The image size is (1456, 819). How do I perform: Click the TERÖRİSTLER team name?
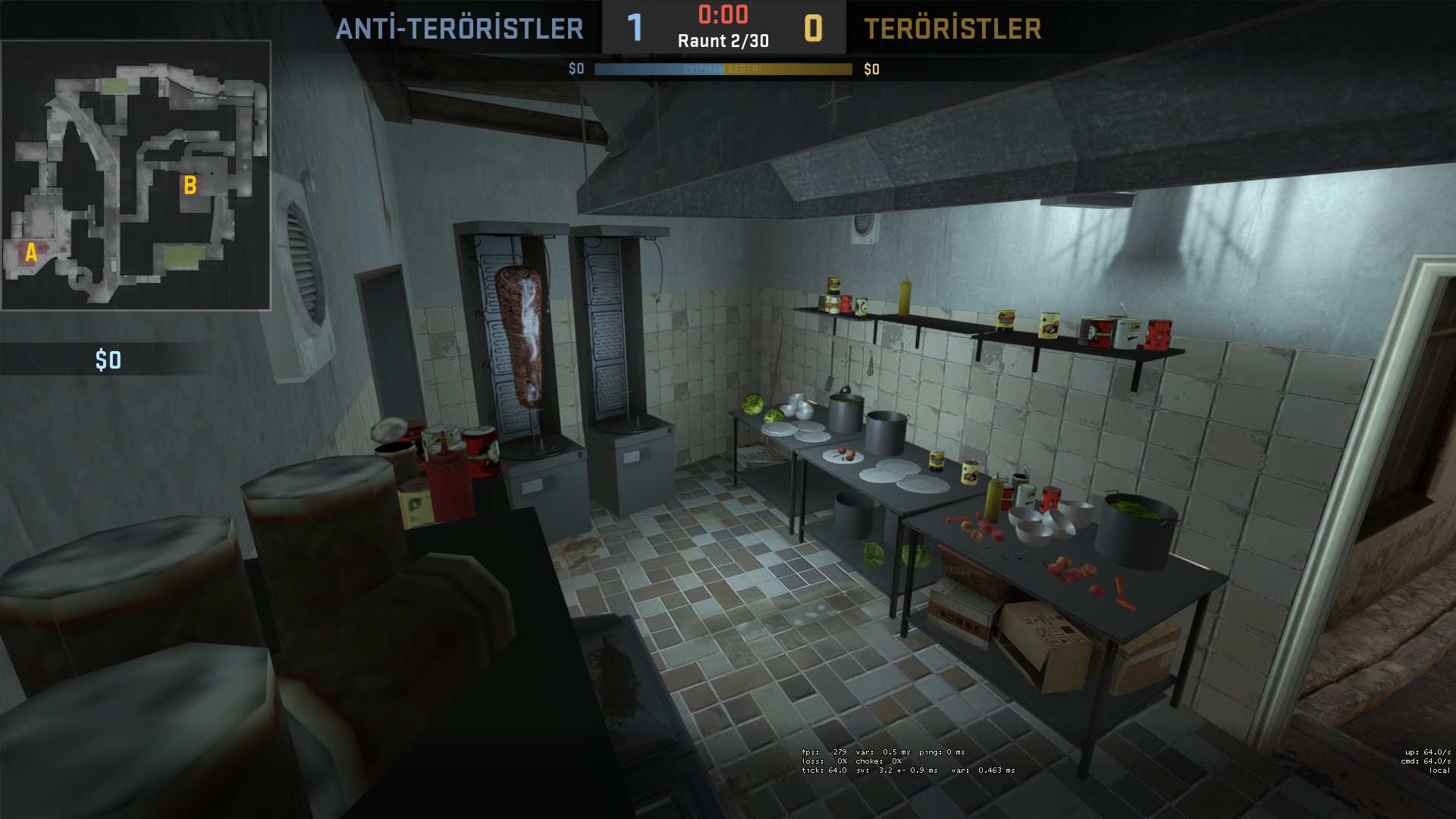coord(952,29)
